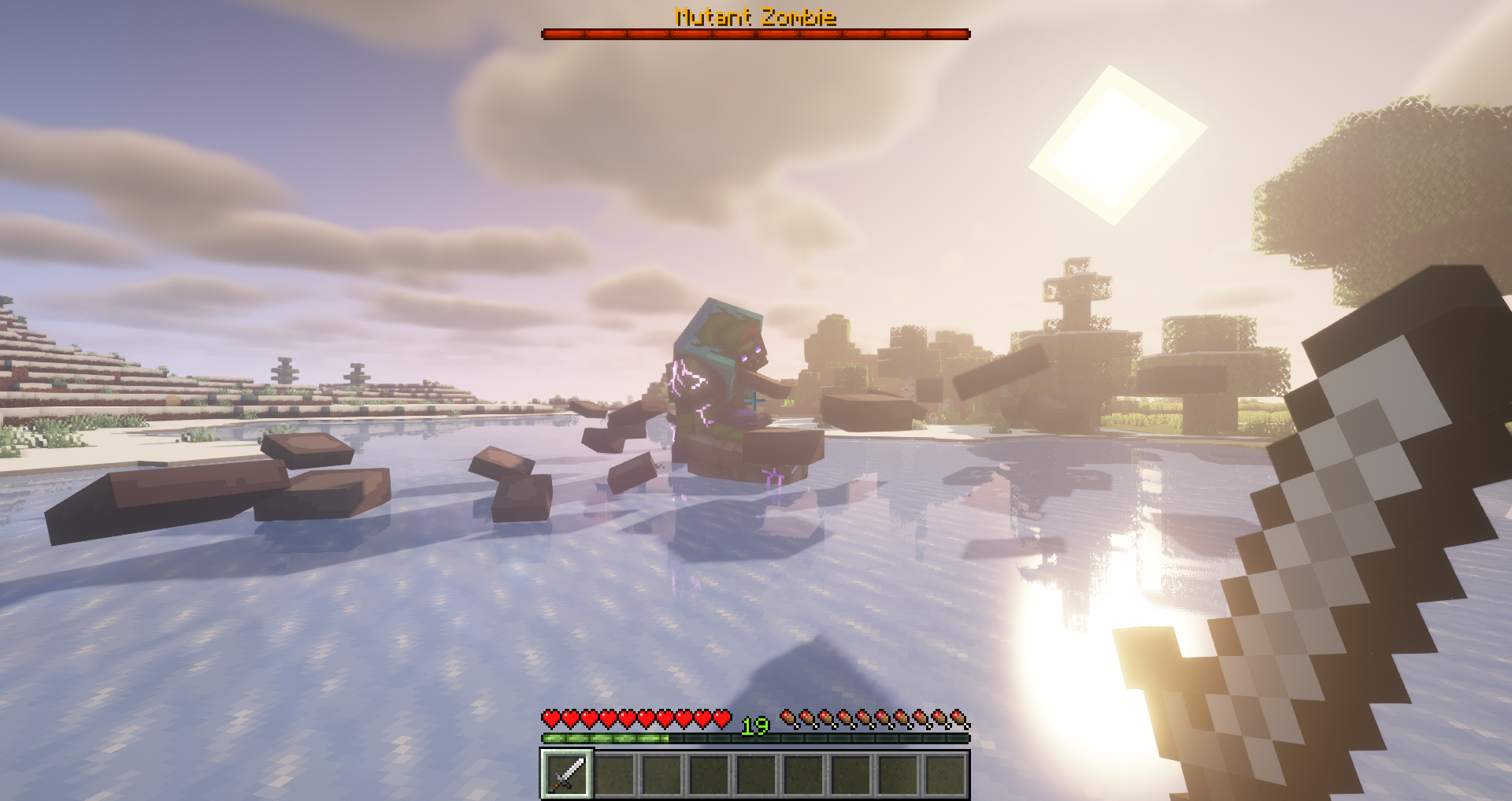Click the Mutant Zombie boss health bar
This screenshot has width=1512, height=801.
[x=754, y=34]
